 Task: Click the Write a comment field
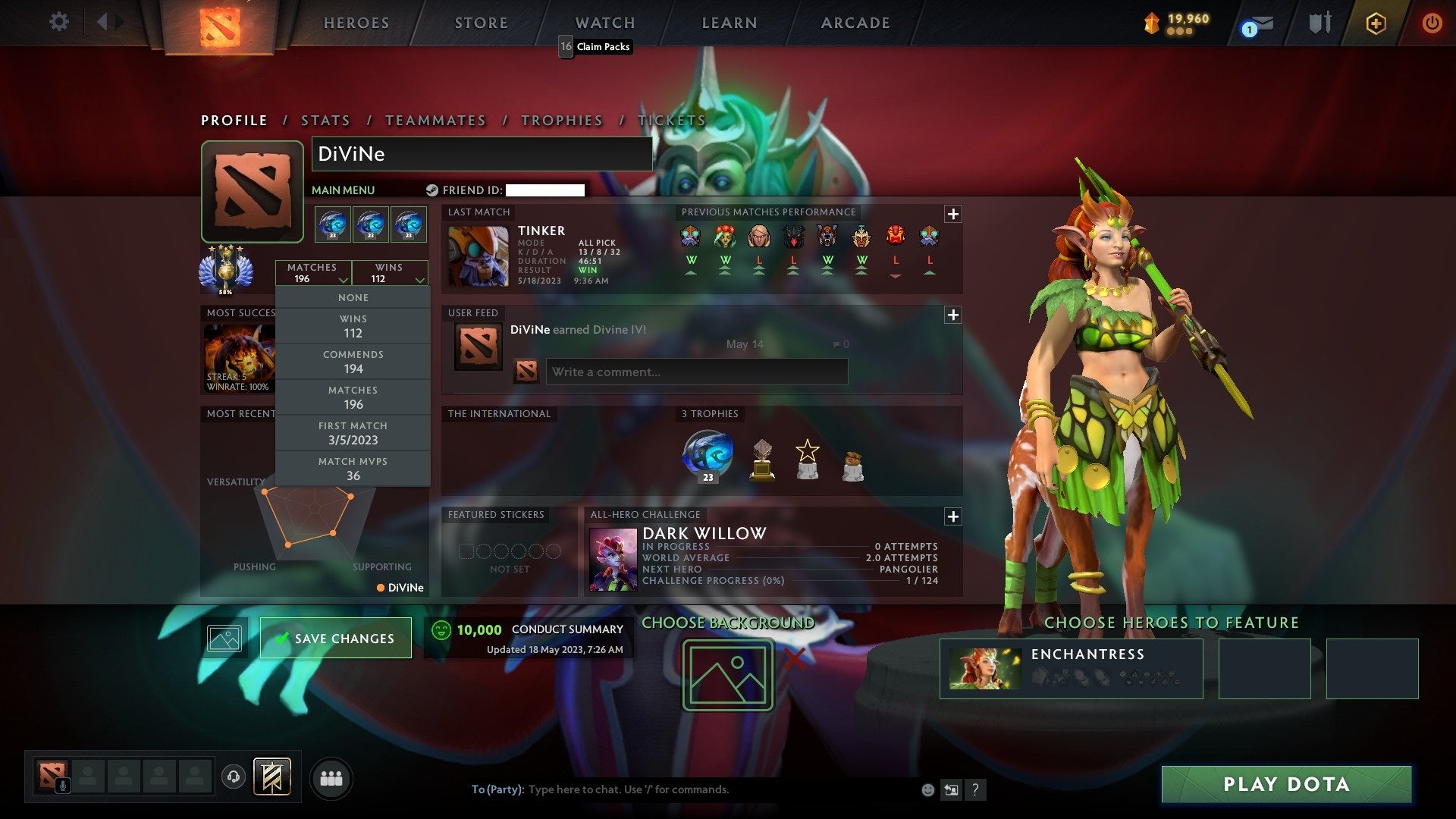(696, 372)
